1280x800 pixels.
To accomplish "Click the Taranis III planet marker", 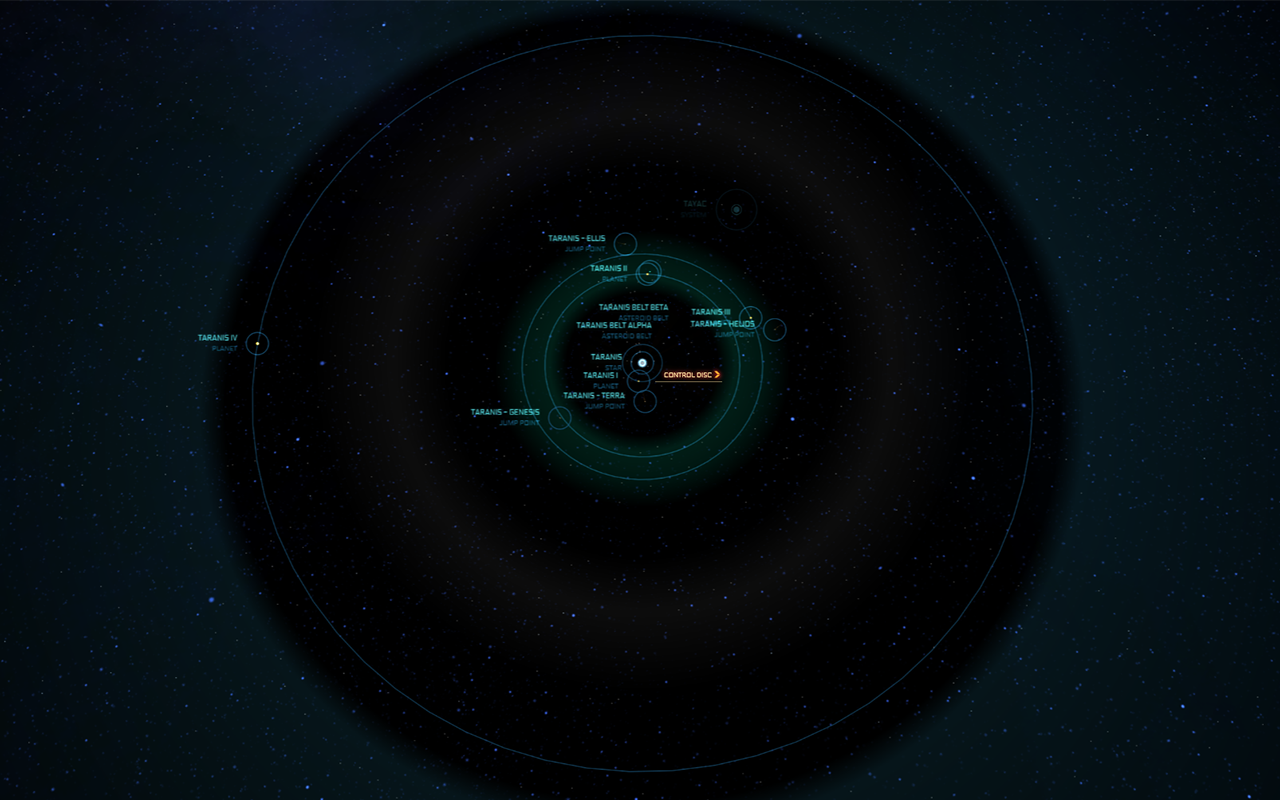I will tap(750, 319).
